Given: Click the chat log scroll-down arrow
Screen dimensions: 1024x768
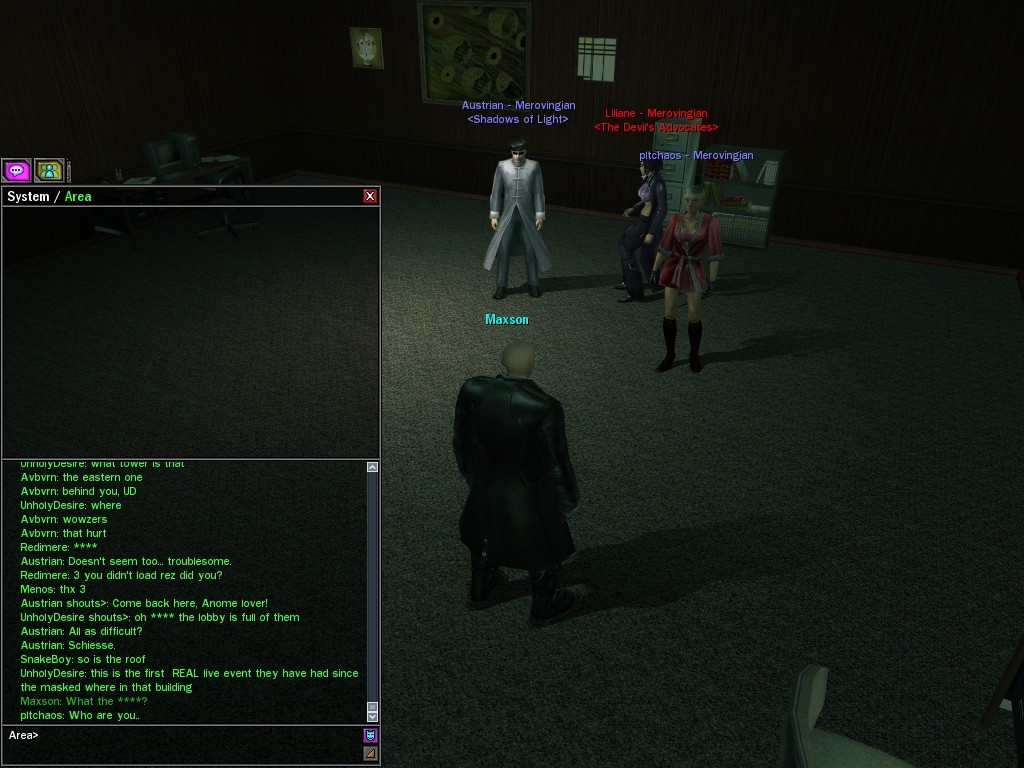Looking at the screenshot, I should (373, 716).
